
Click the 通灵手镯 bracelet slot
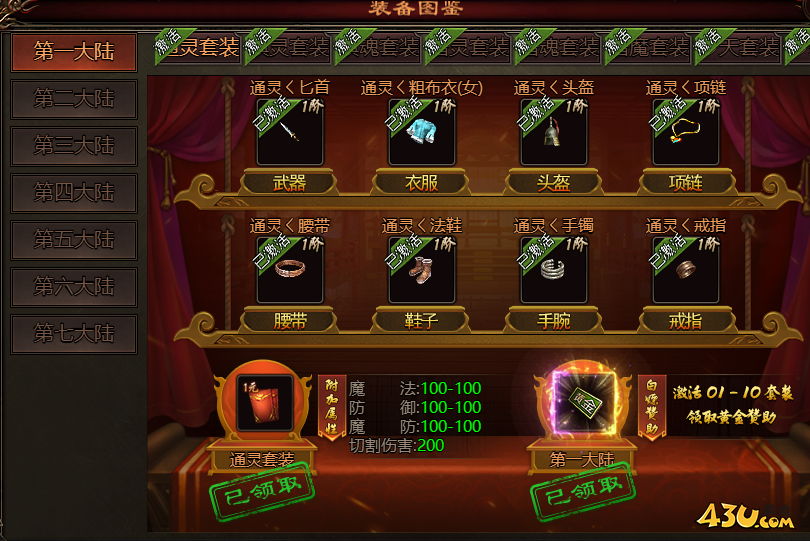coord(554,269)
